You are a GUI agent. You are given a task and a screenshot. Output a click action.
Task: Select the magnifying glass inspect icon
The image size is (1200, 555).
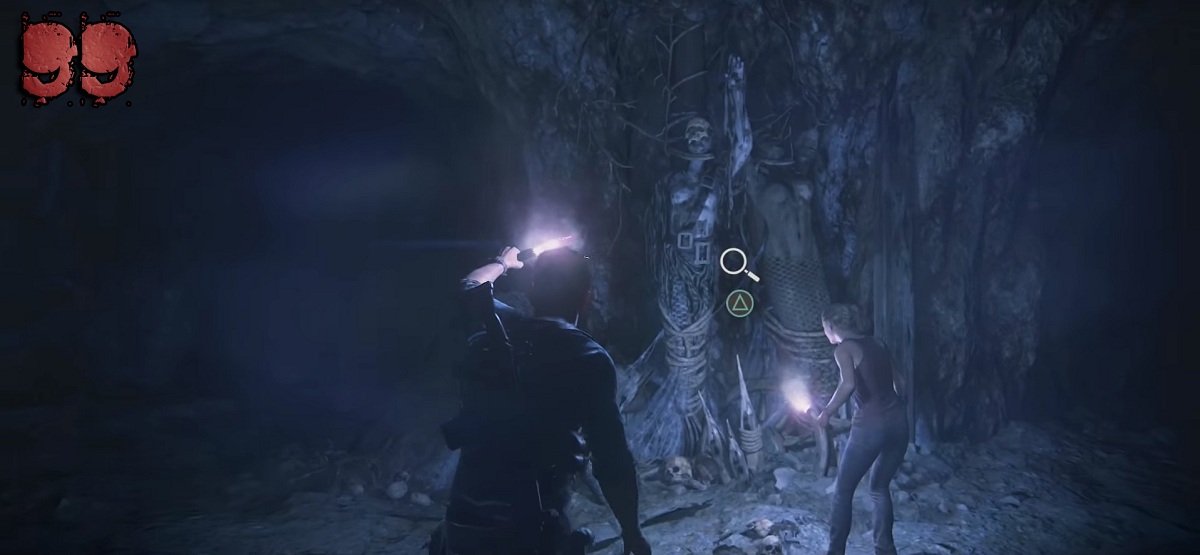736,263
